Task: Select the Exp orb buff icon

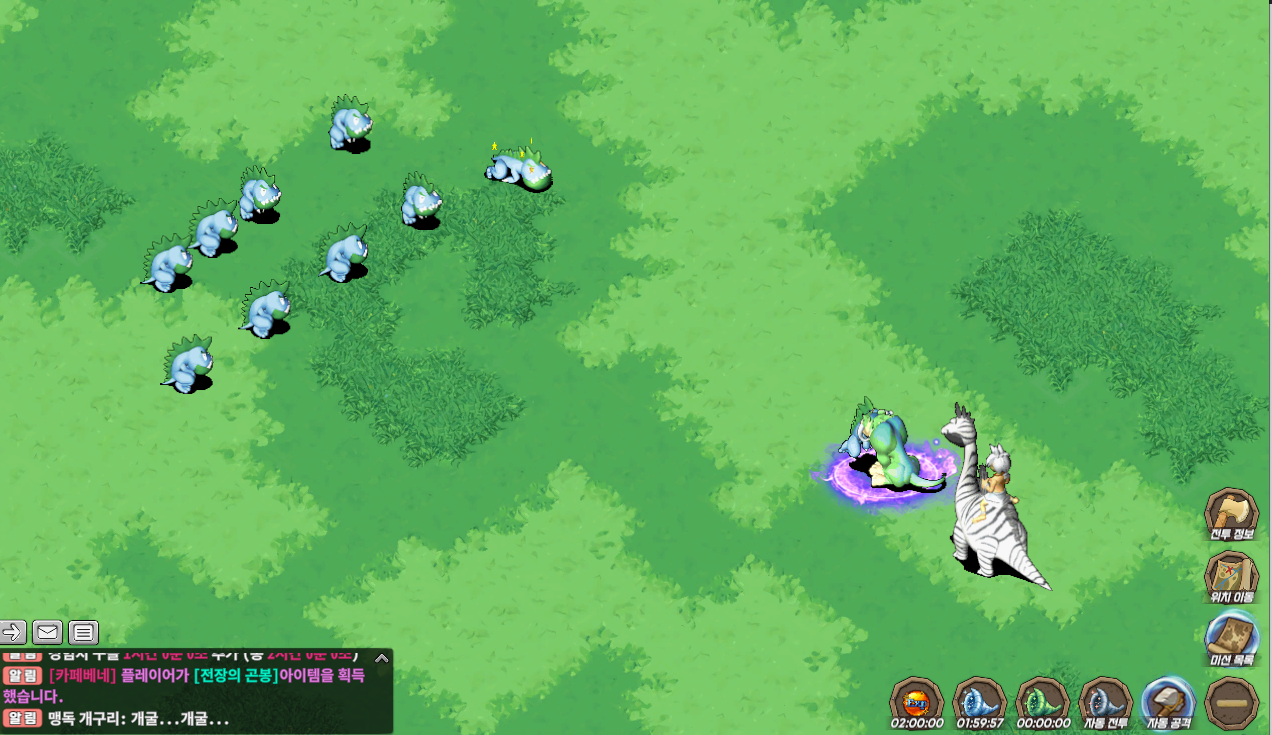Action: pos(916,700)
